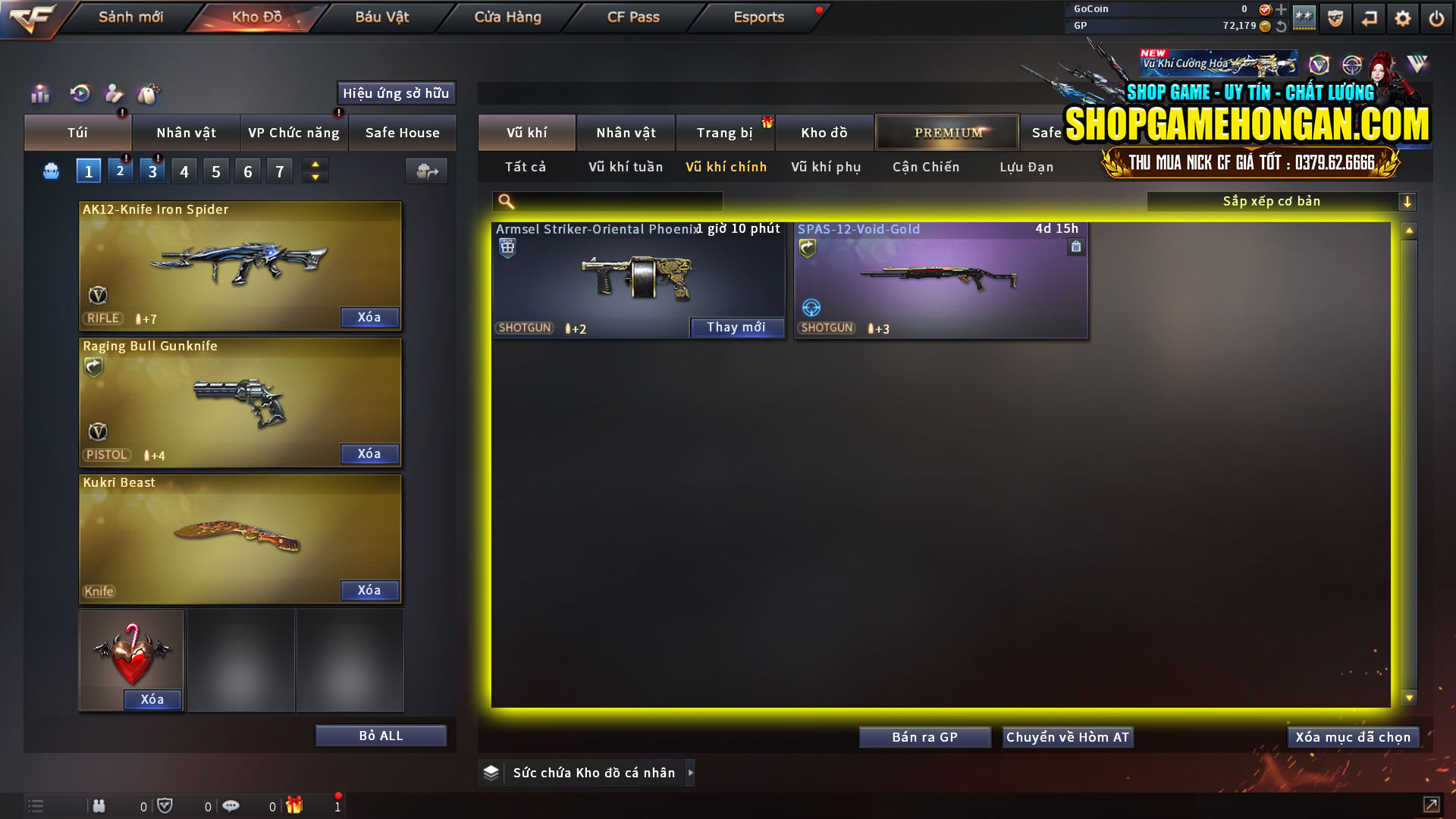
Task: Switch to the Báu Vật tab
Action: 381,17
